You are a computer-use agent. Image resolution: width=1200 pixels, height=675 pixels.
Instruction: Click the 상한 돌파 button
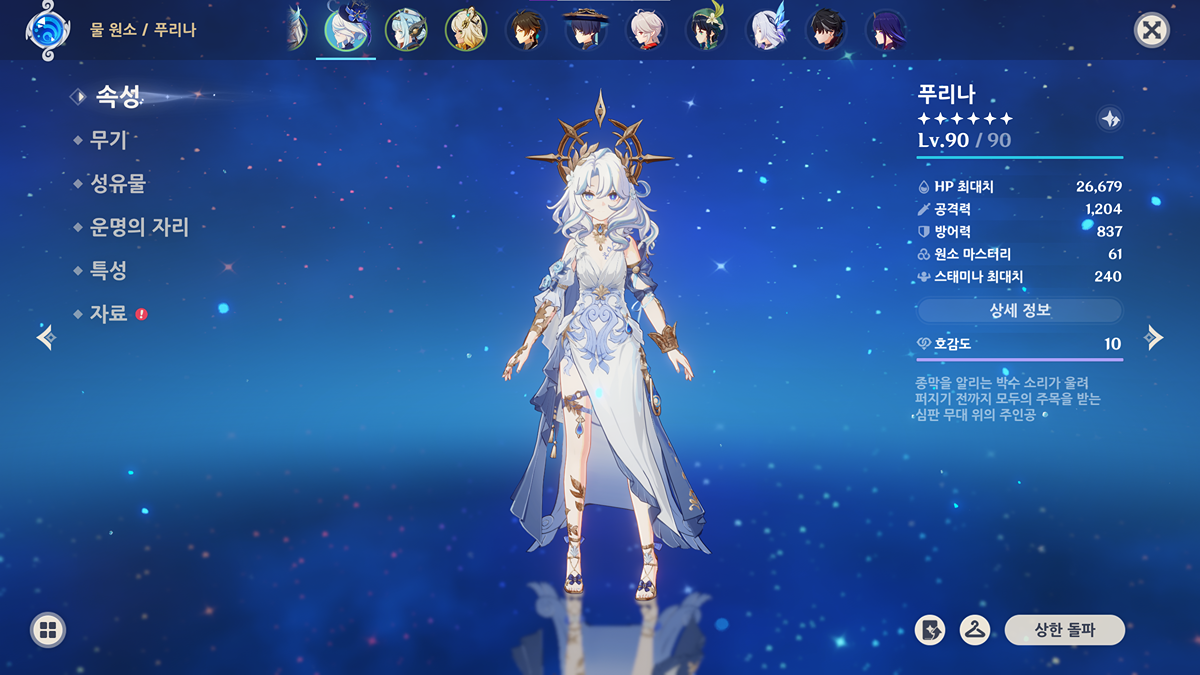click(1065, 630)
